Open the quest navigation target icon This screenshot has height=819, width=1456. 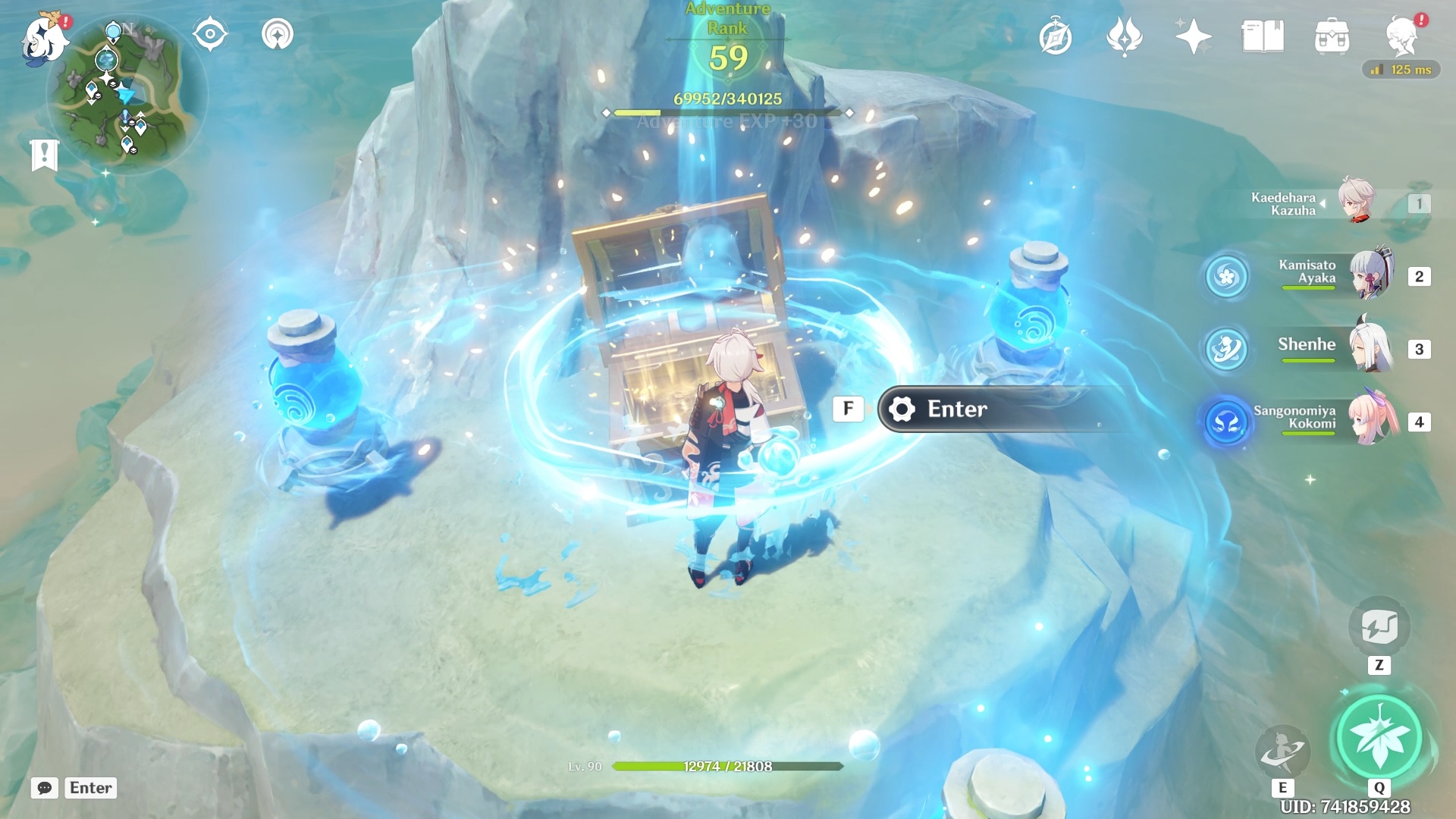click(x=210, y=35)
